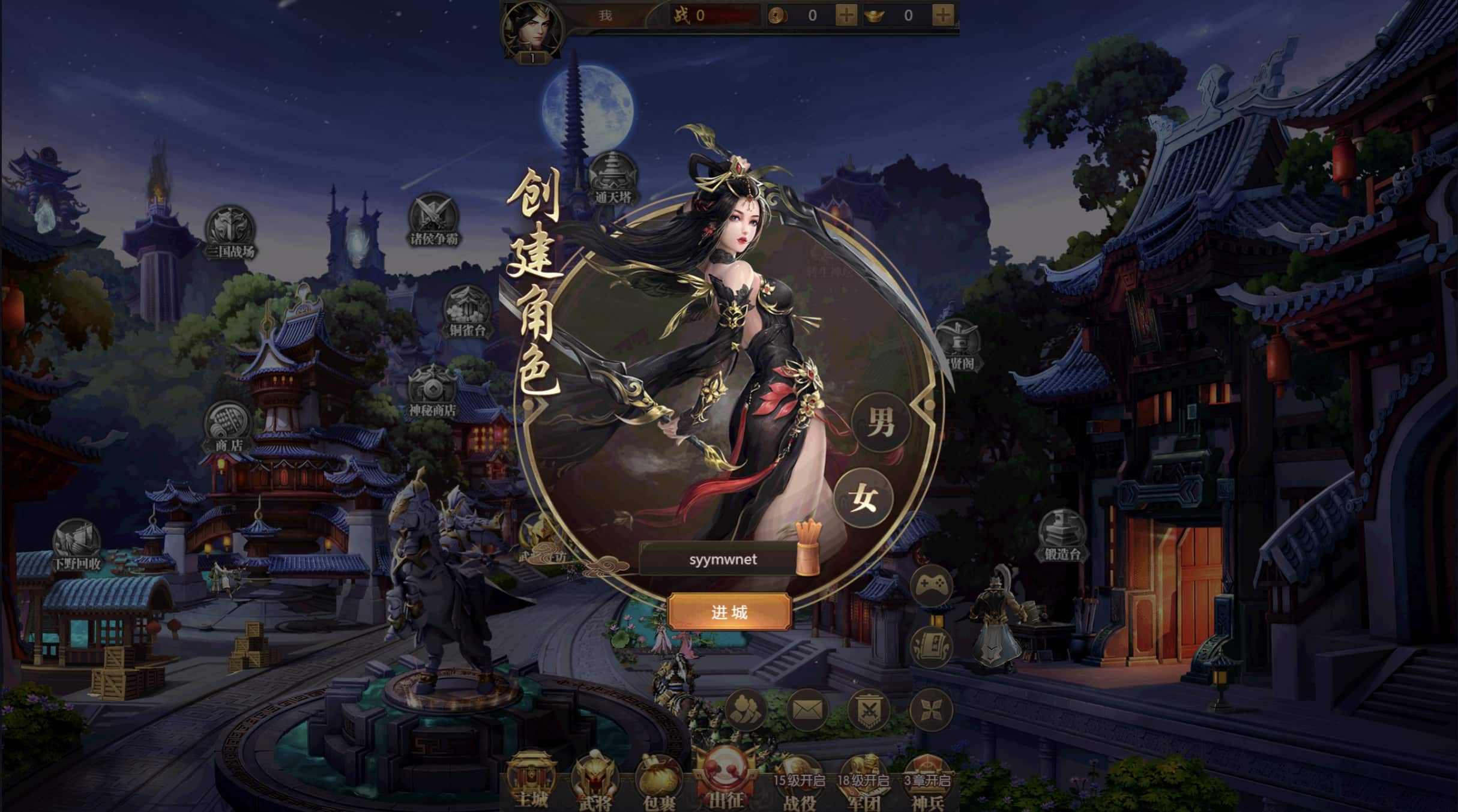Screen dimensions: 1458x812
Task: Open the 包裹 bag tab
Action: pos(658,783)
